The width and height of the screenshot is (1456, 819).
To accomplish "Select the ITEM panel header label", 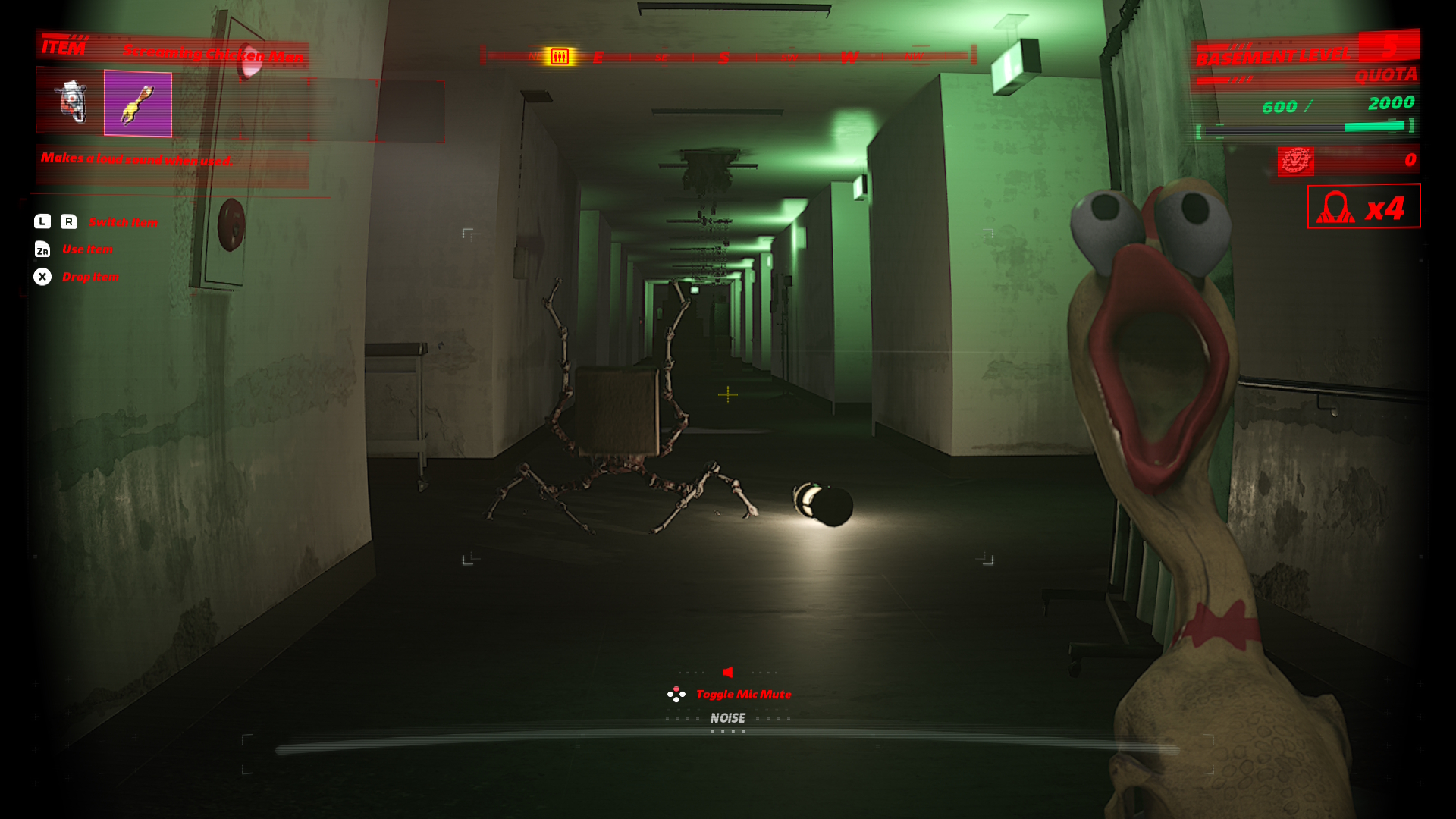I will (x=64, y=47).
